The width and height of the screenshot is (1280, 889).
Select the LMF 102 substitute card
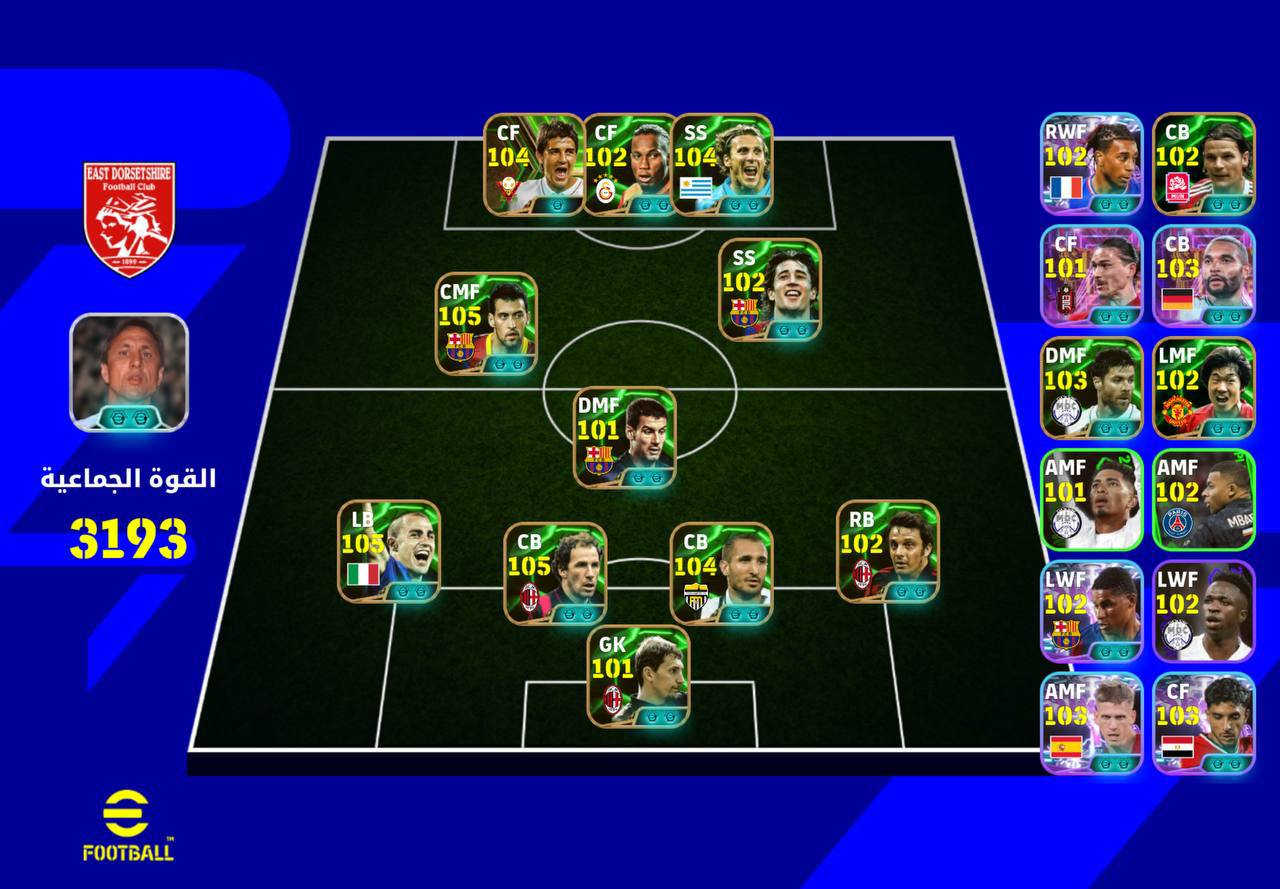pyautogui.click(x=1204, y=388)
